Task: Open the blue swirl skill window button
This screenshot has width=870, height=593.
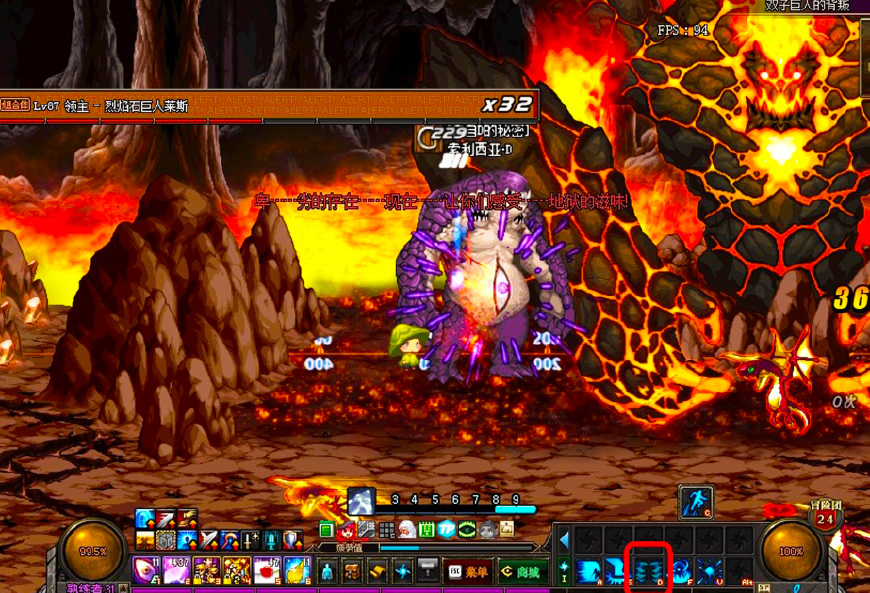Action: click(x=402, y=571)
